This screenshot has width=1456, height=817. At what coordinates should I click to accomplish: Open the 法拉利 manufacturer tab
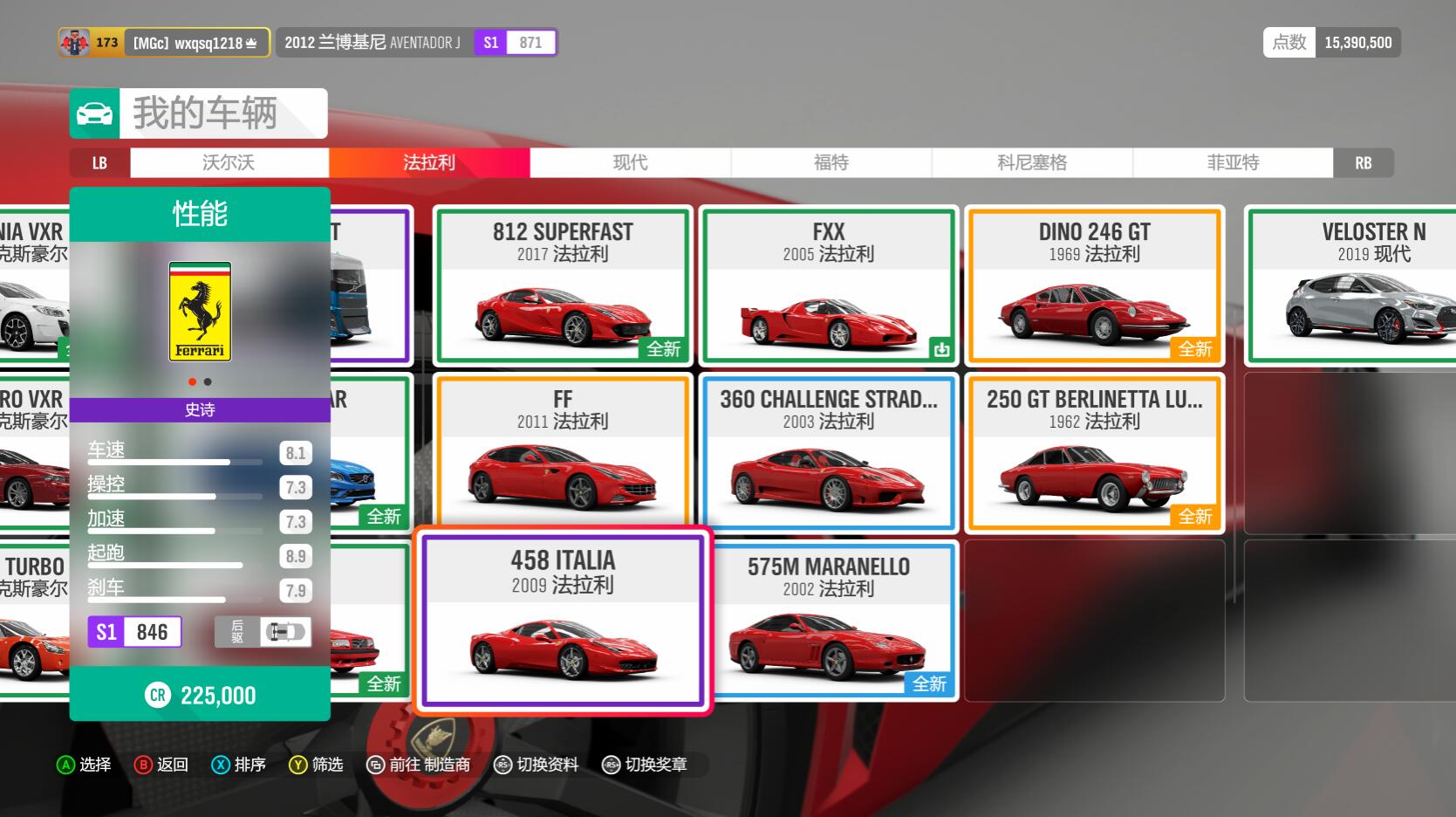(429, 162)
